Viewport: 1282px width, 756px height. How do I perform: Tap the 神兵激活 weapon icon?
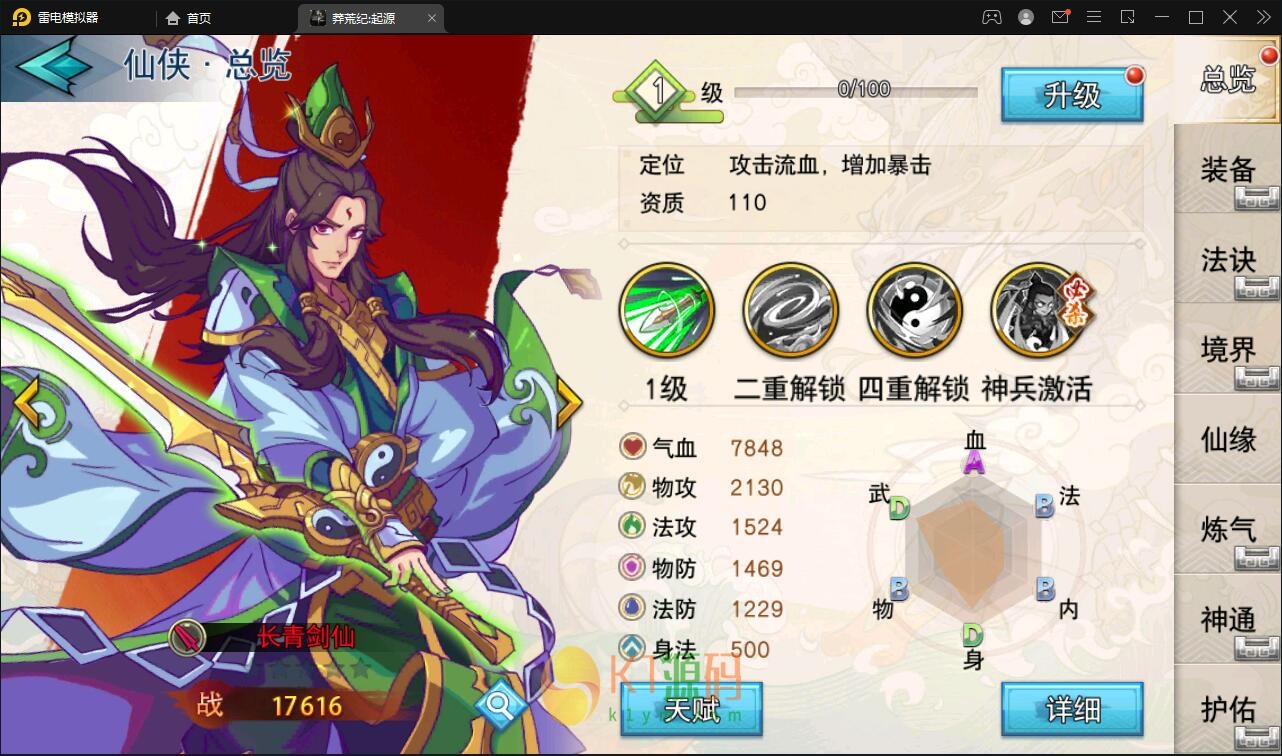tap(1038, 309)
